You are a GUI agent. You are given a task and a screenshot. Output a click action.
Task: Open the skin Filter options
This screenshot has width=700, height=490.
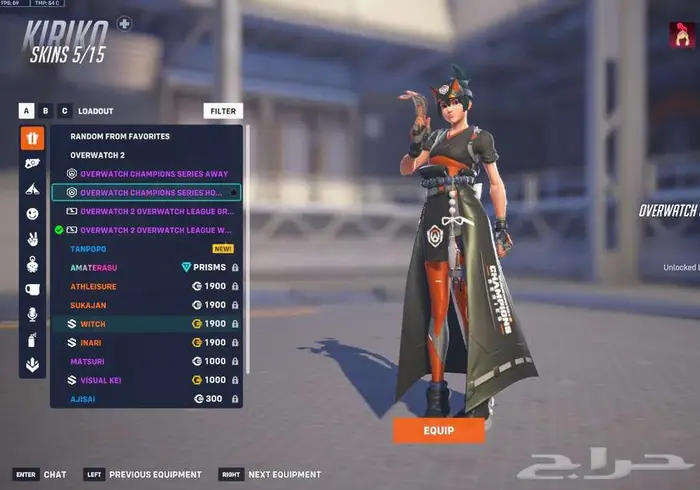tap(223, 111)
